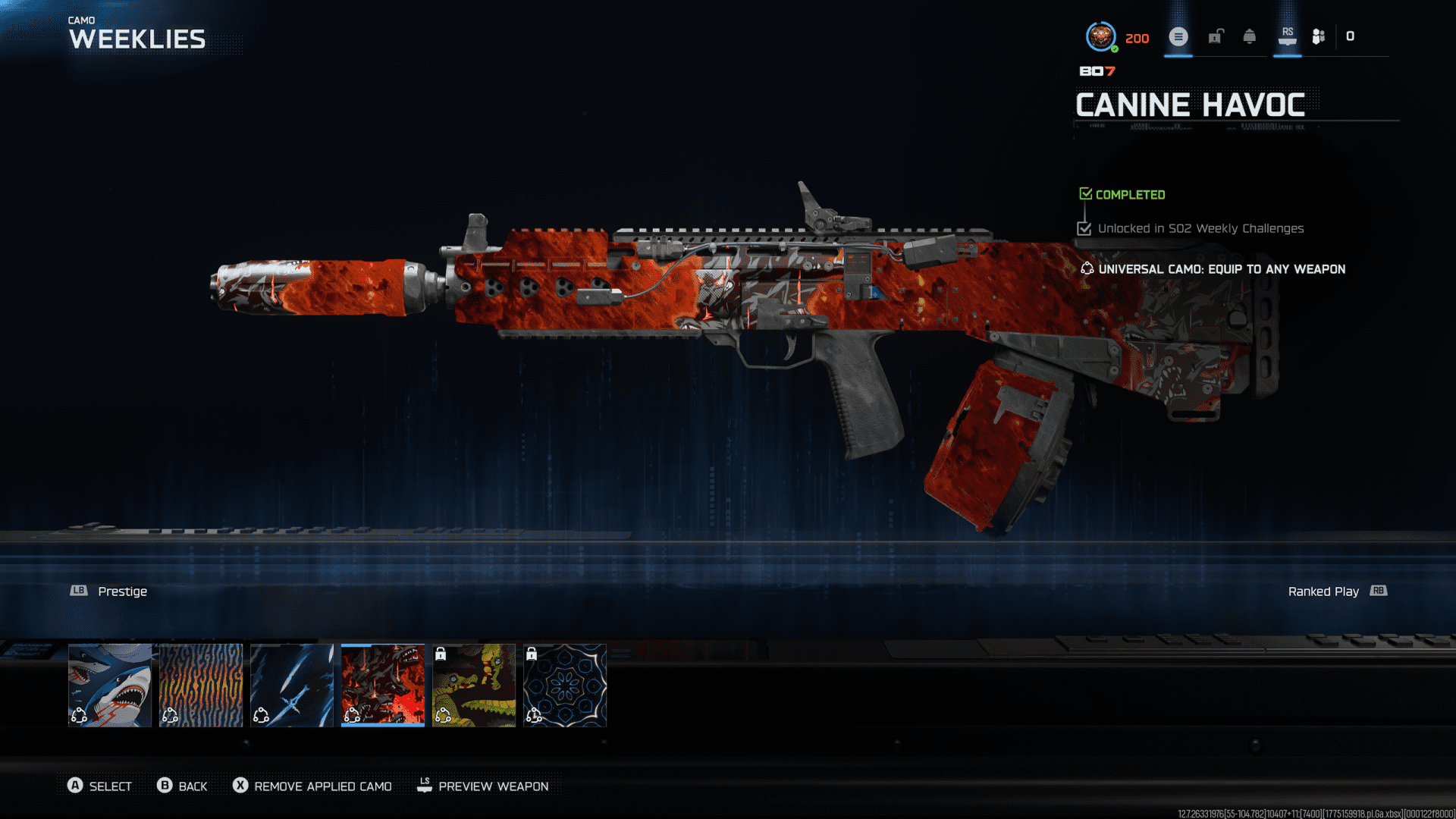Go back with the Back button
Screen dimensions: 1456x819
pyautogui.click(x=182, y=786)
